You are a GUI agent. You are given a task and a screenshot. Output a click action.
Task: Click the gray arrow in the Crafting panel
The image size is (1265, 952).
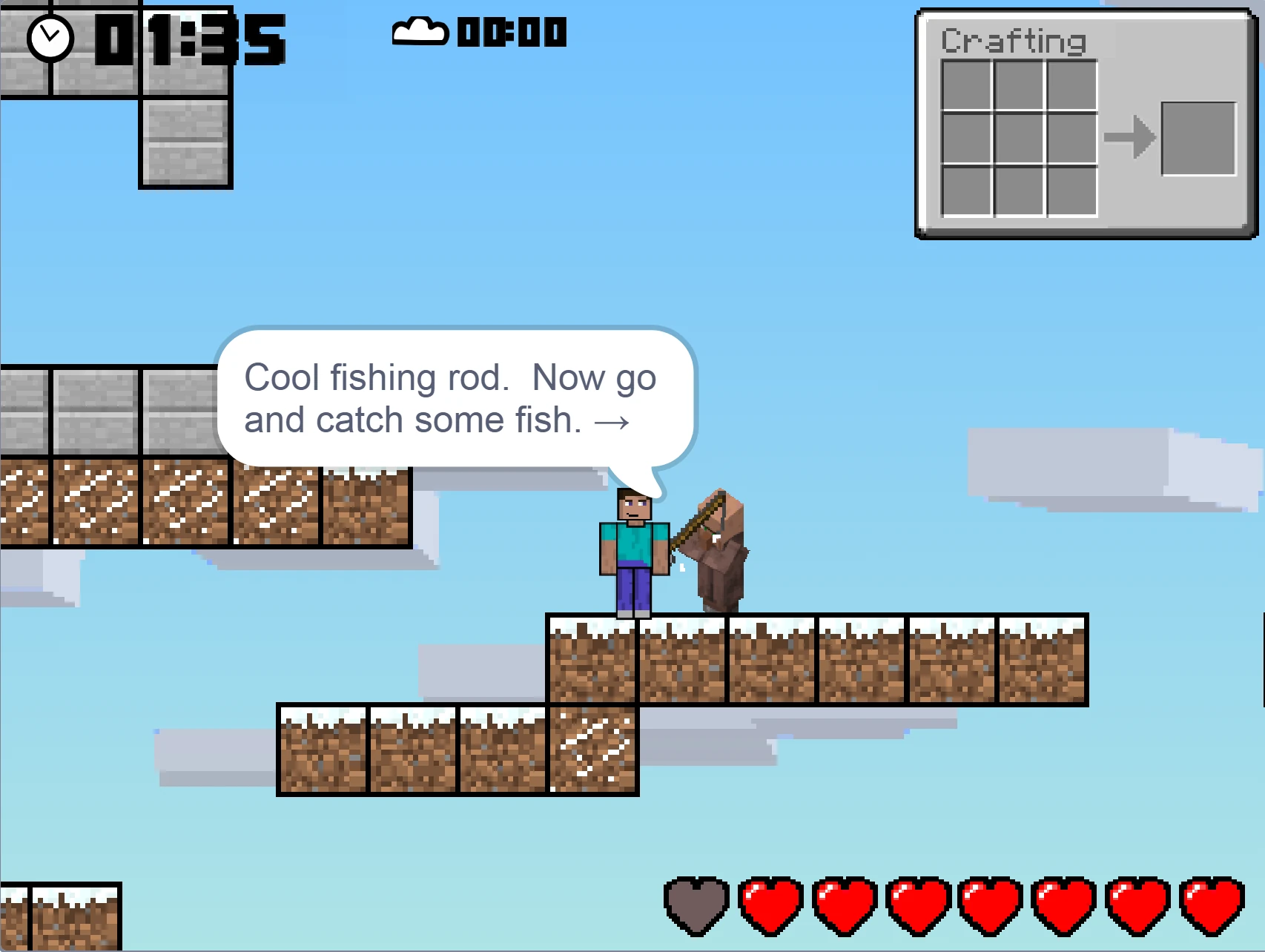click(x=1131, y=136)
